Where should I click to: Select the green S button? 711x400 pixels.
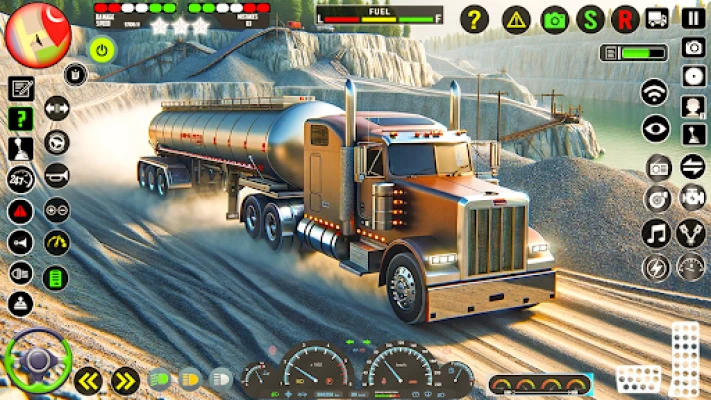(592, 19)
